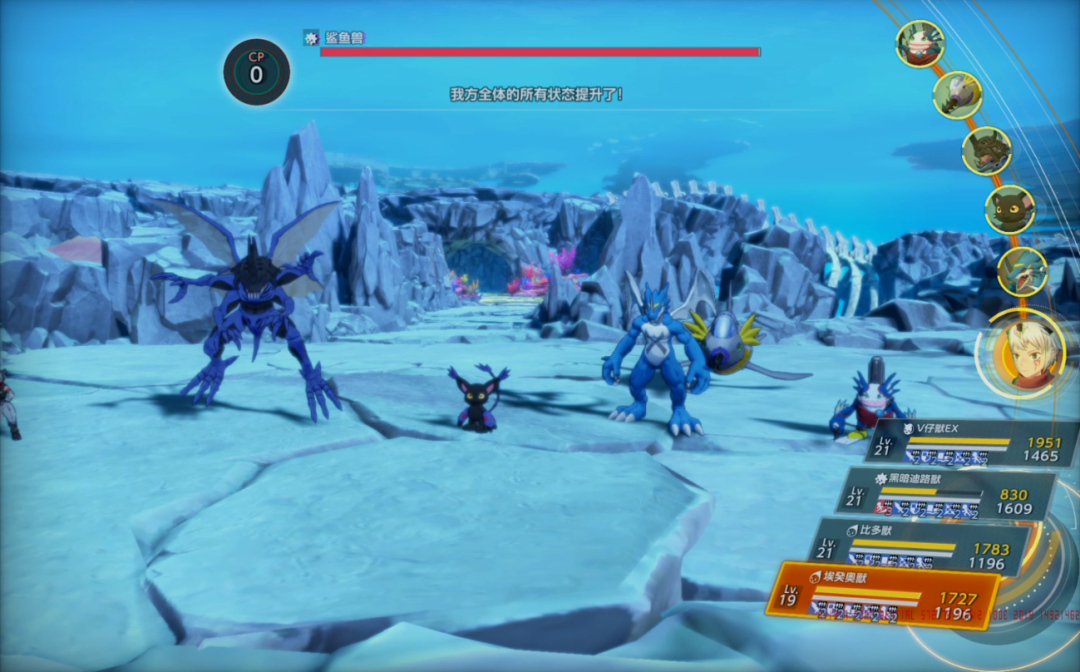Screen dimensions: 1080x672
Task: Click the yellow-finned fish turn order portrait
Action: (957, 95)
